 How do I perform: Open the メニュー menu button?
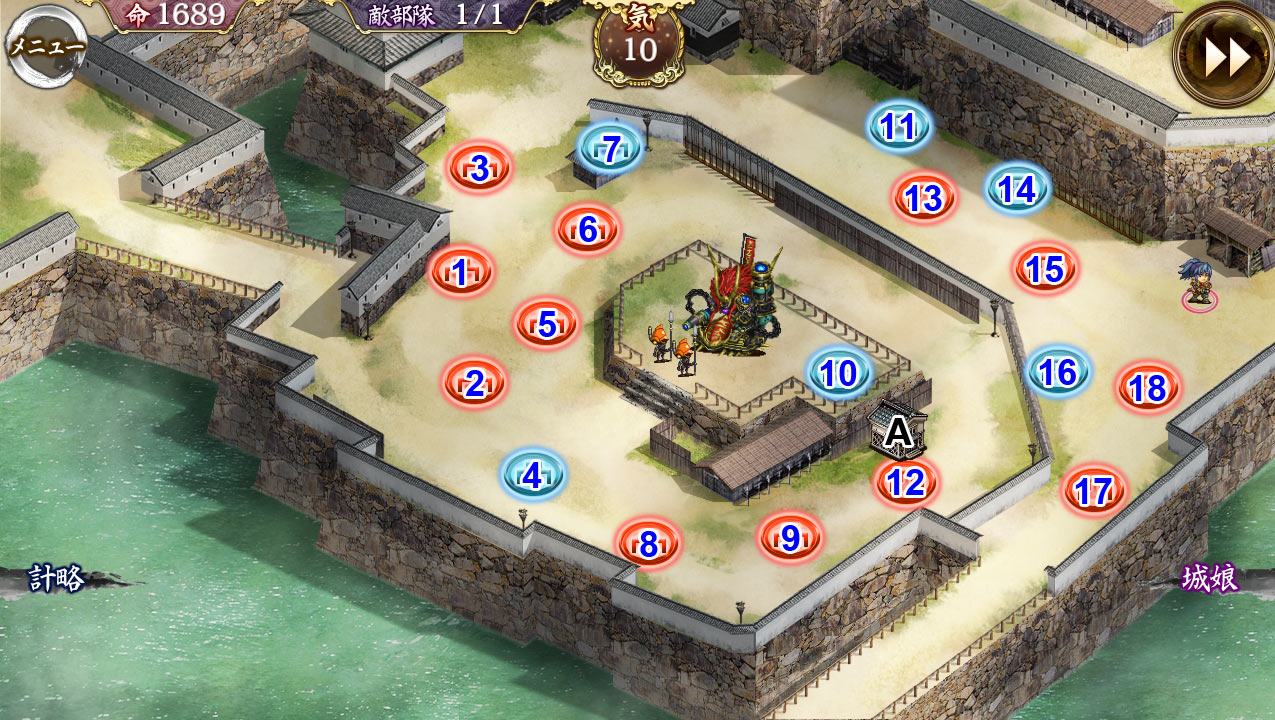(x=46, y=46)
